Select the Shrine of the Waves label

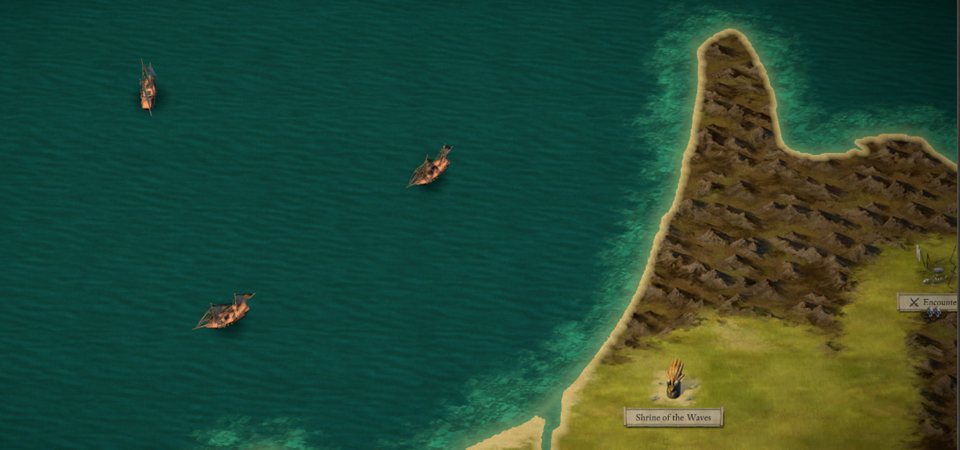click(x=673, y=417)
